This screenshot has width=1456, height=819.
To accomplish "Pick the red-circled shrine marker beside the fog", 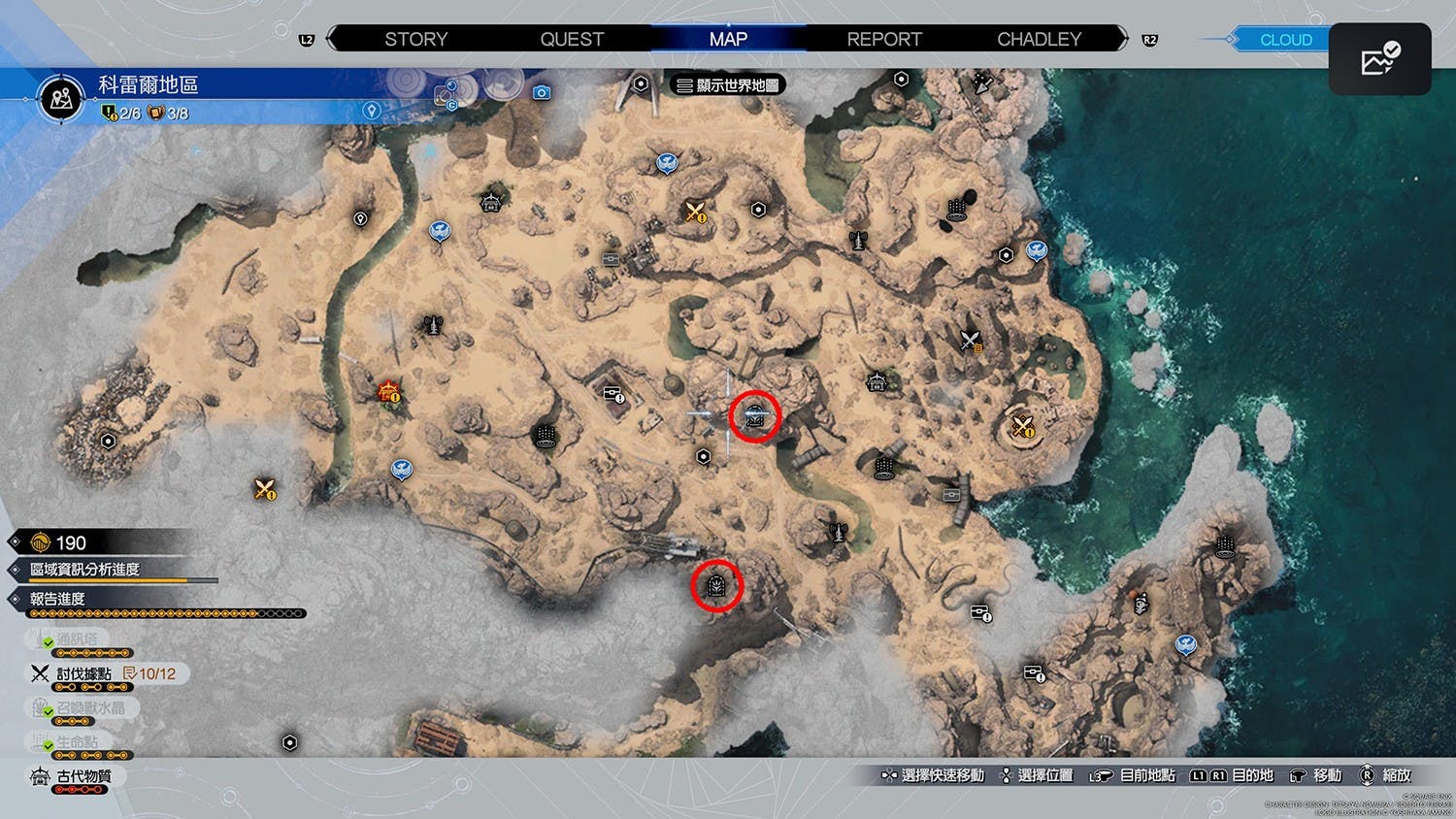I will click(x=717, y=585).
